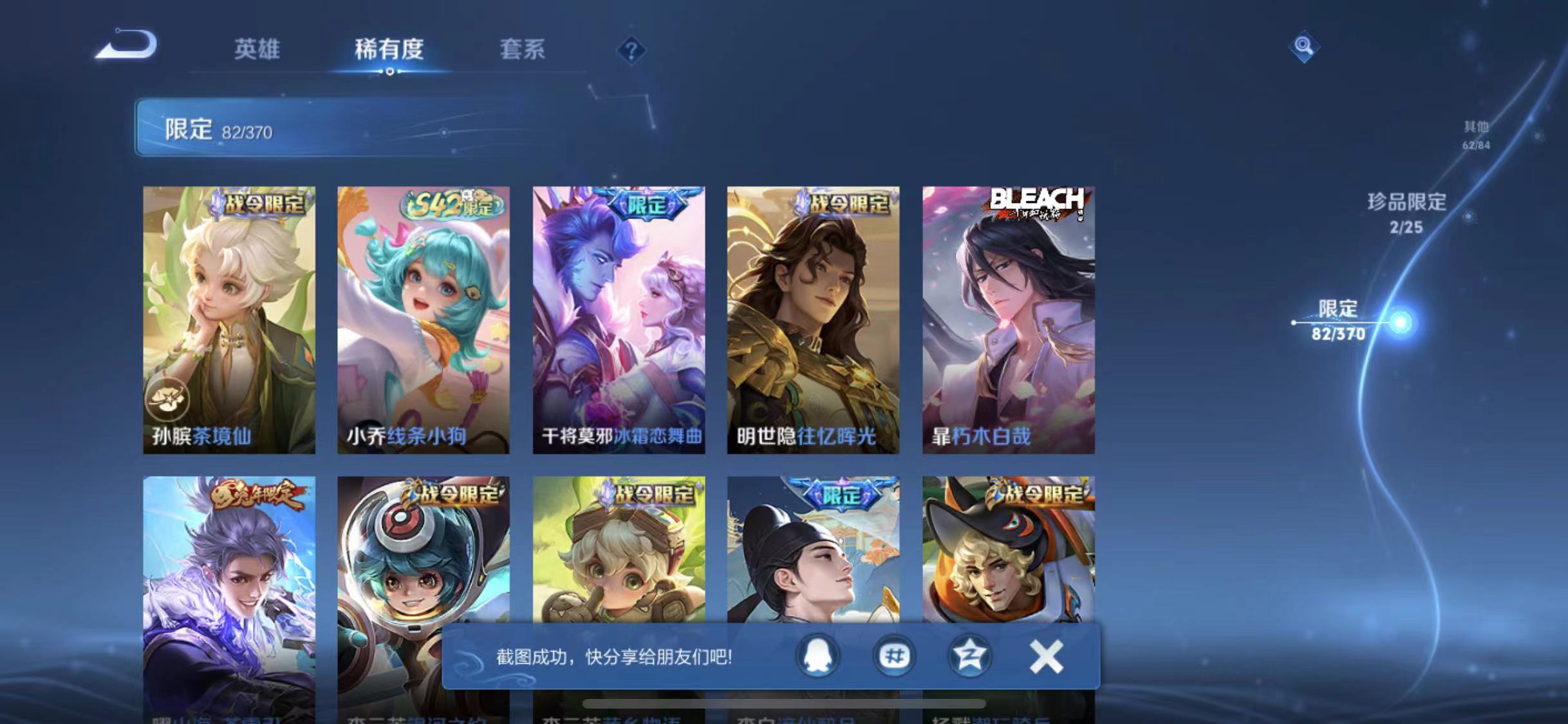Screen dimensions: 1568x724
Task: Dismiss the share prompt with the X
Action: [x=1046, y=656]
